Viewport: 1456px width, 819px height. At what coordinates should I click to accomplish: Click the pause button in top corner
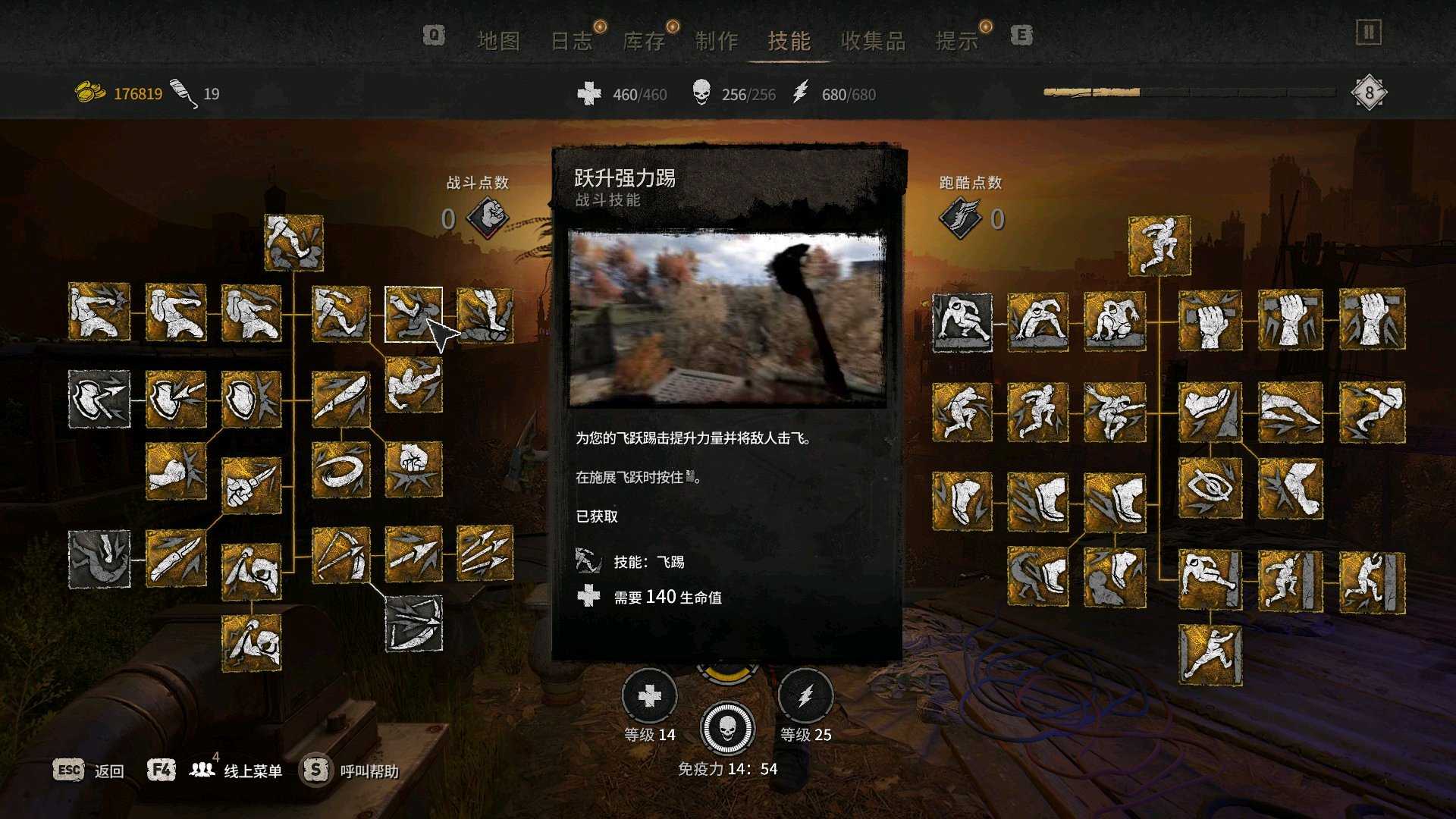(1368, 33)
